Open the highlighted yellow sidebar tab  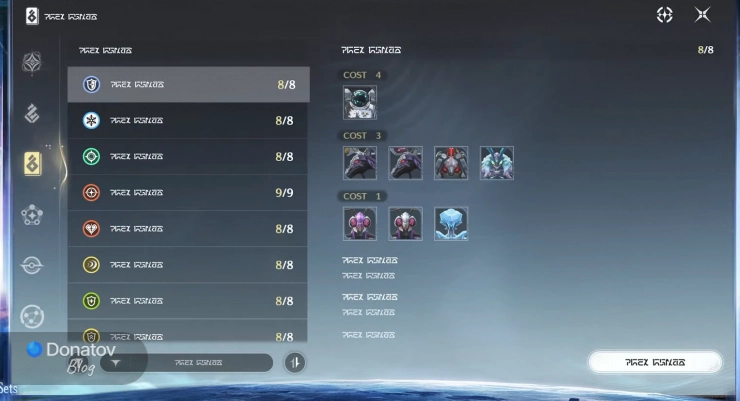tap(32, 162)
